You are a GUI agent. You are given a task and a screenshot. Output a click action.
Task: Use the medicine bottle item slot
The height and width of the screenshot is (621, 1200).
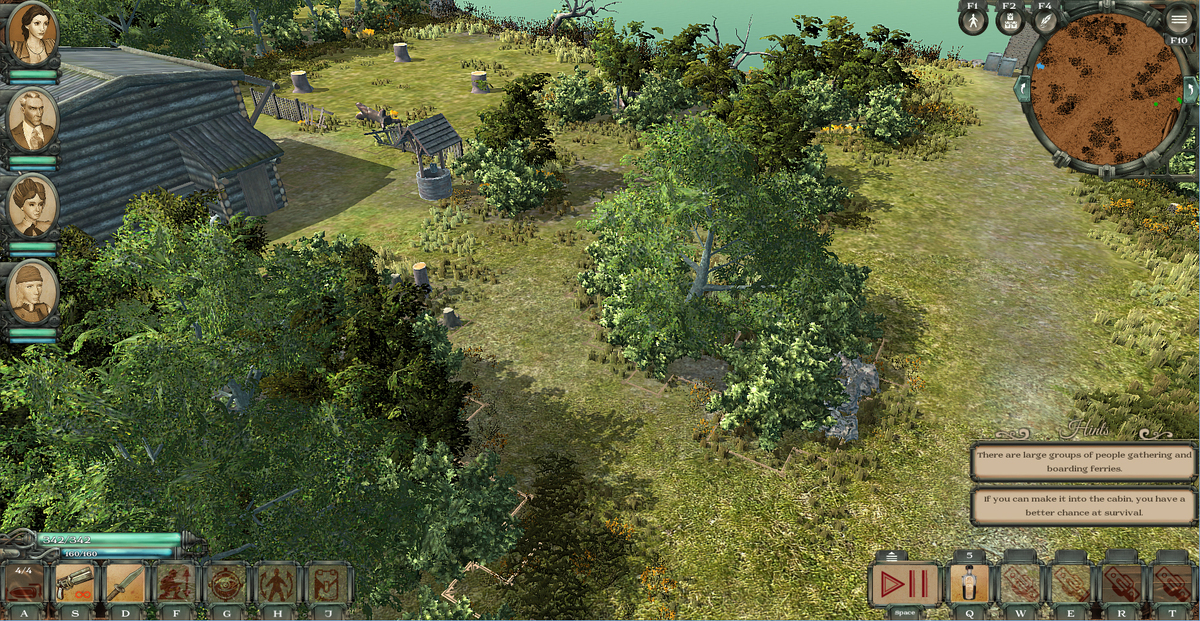[x=969, y=584]
